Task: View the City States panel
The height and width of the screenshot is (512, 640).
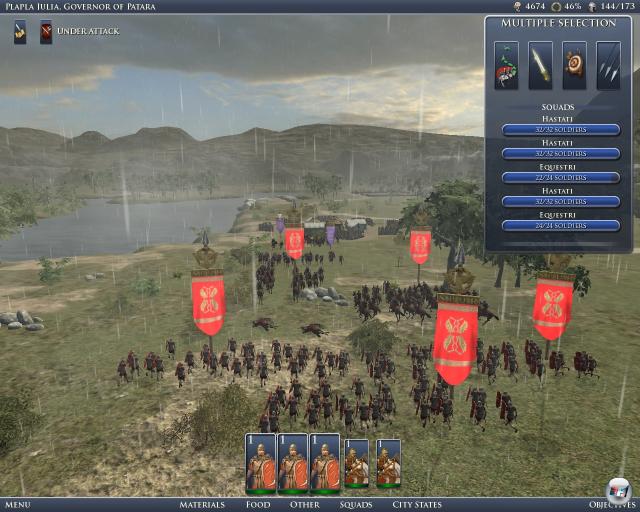Action: point(417,505)
